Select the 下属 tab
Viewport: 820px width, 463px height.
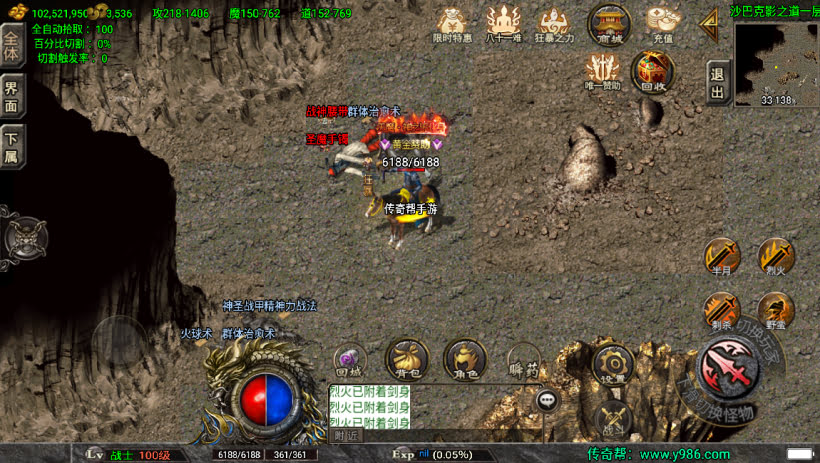pos(11,147)
